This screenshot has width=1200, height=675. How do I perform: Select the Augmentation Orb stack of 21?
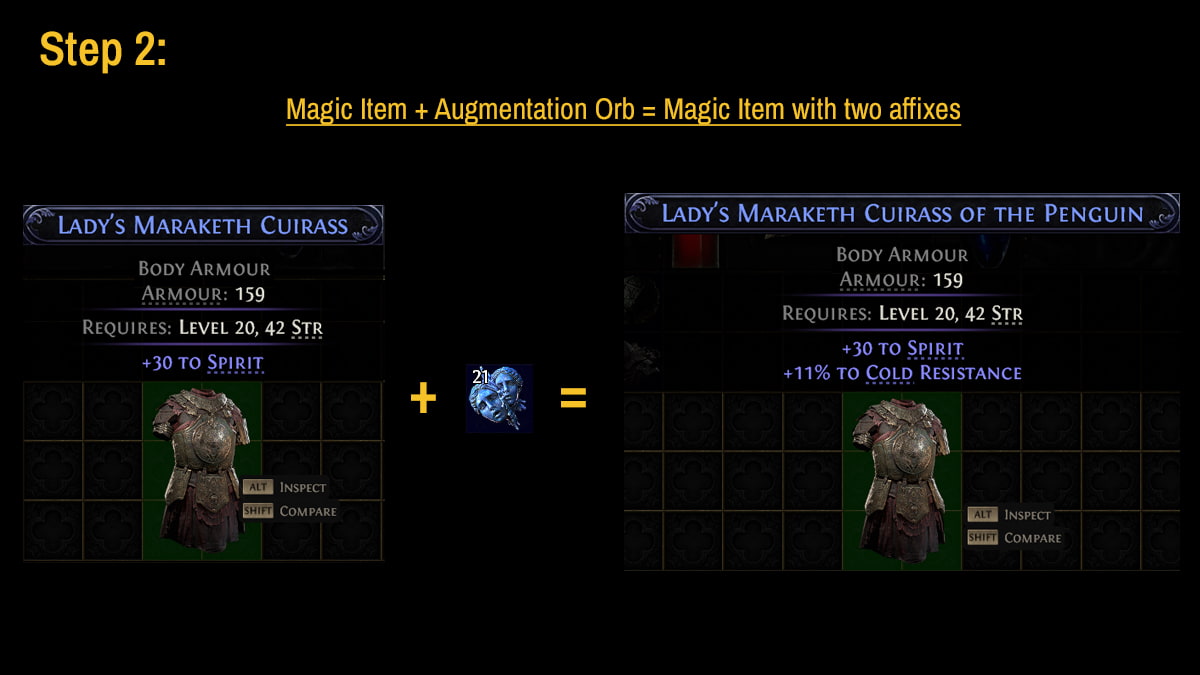(x=499, y=399)
